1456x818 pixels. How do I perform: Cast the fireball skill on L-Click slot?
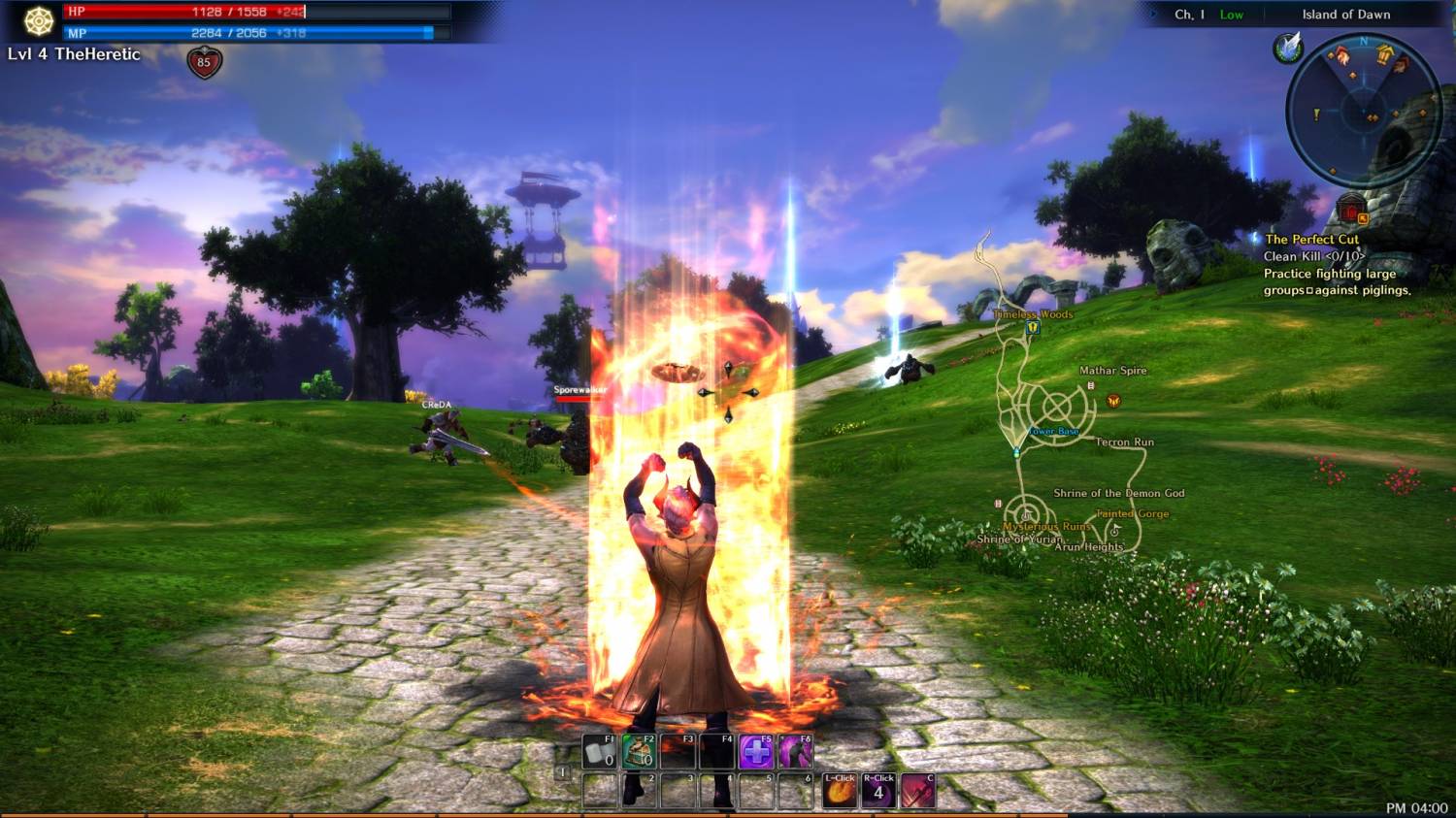840,791
